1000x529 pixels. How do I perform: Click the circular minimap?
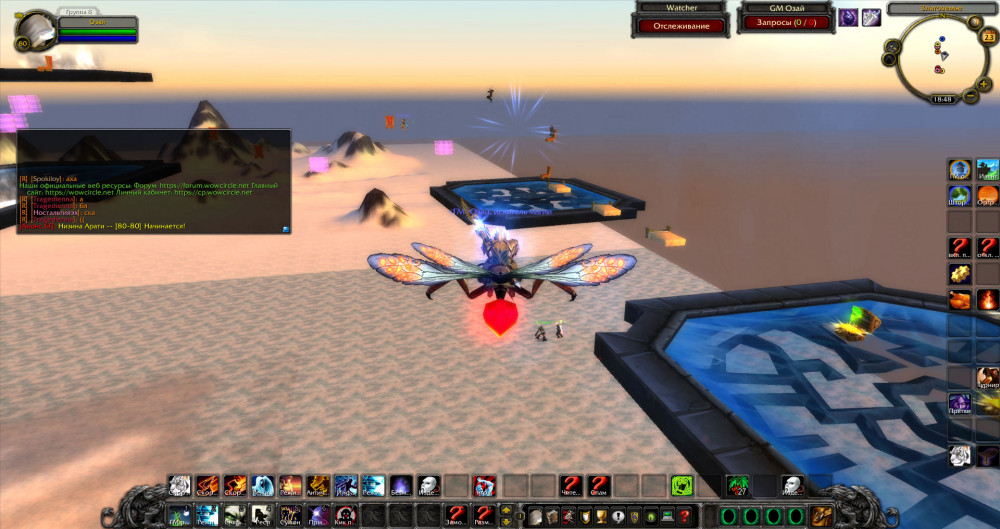point(937,57)
